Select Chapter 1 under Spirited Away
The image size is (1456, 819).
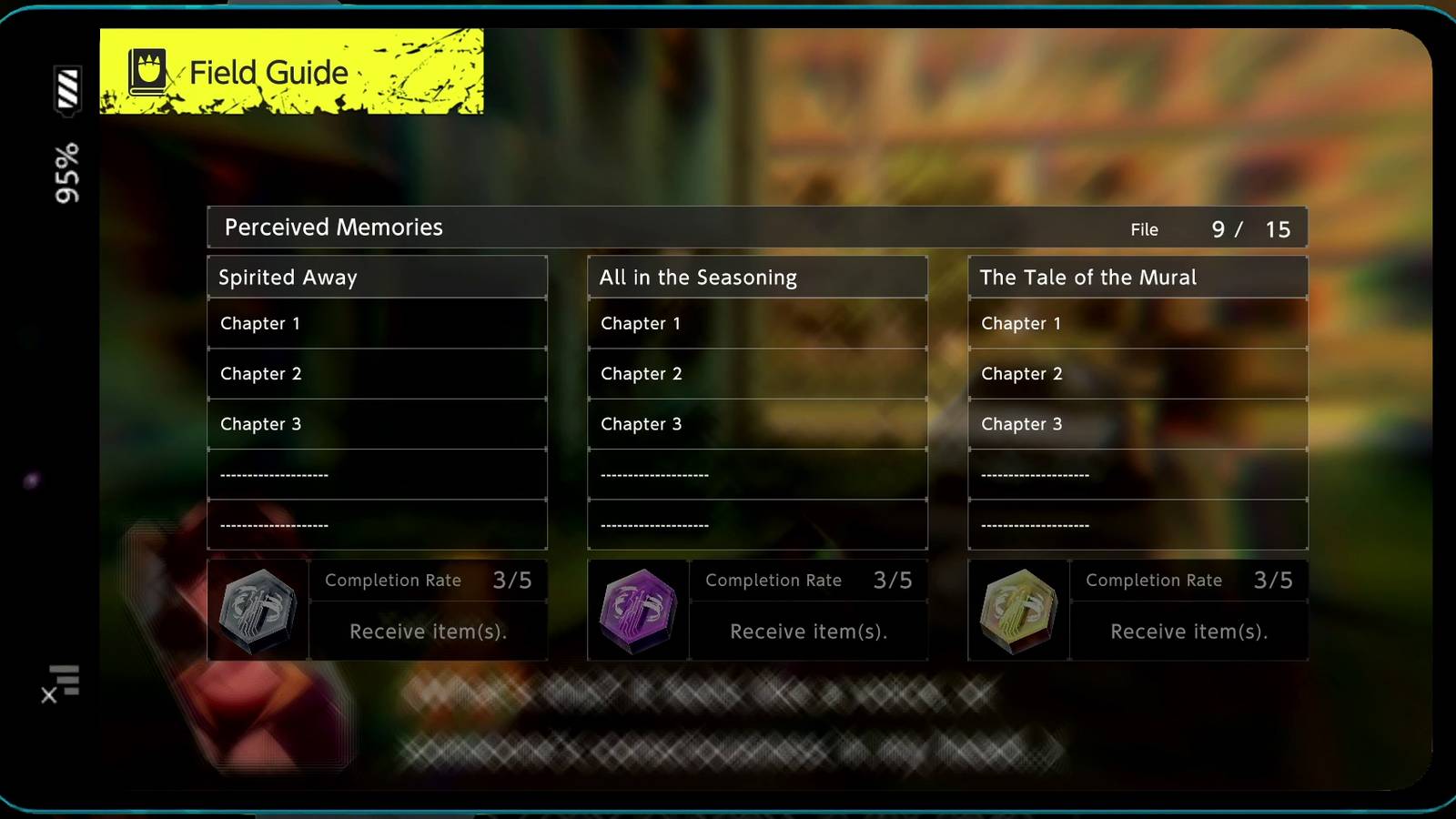378,323
